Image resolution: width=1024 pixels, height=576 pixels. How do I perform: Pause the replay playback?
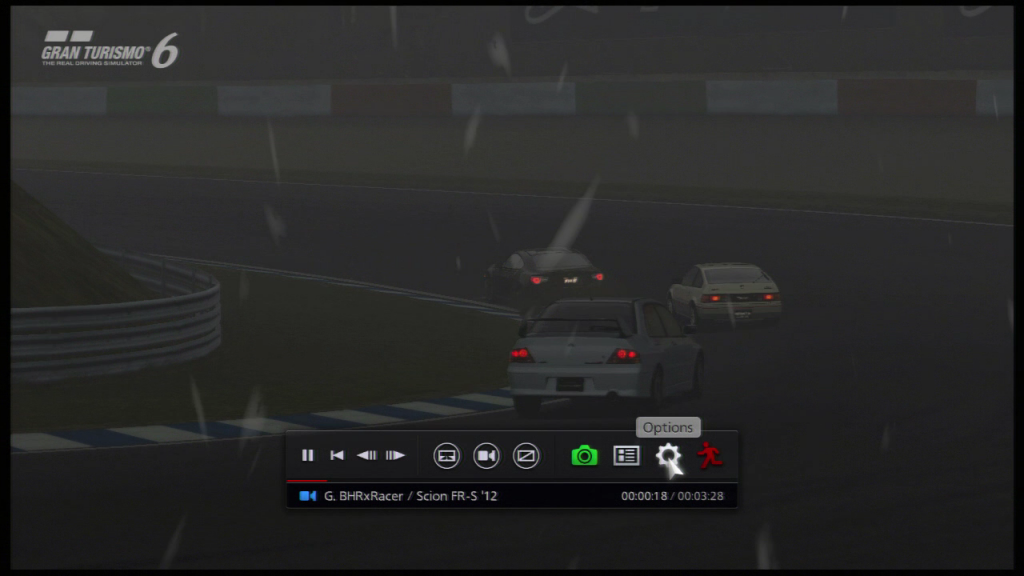click(308, 456)
